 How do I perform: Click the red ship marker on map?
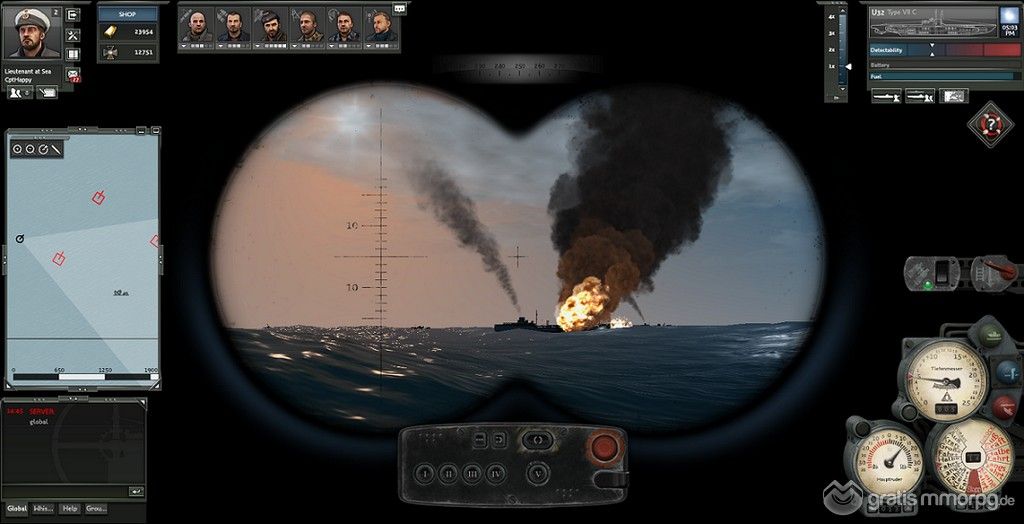pos(99,197)
